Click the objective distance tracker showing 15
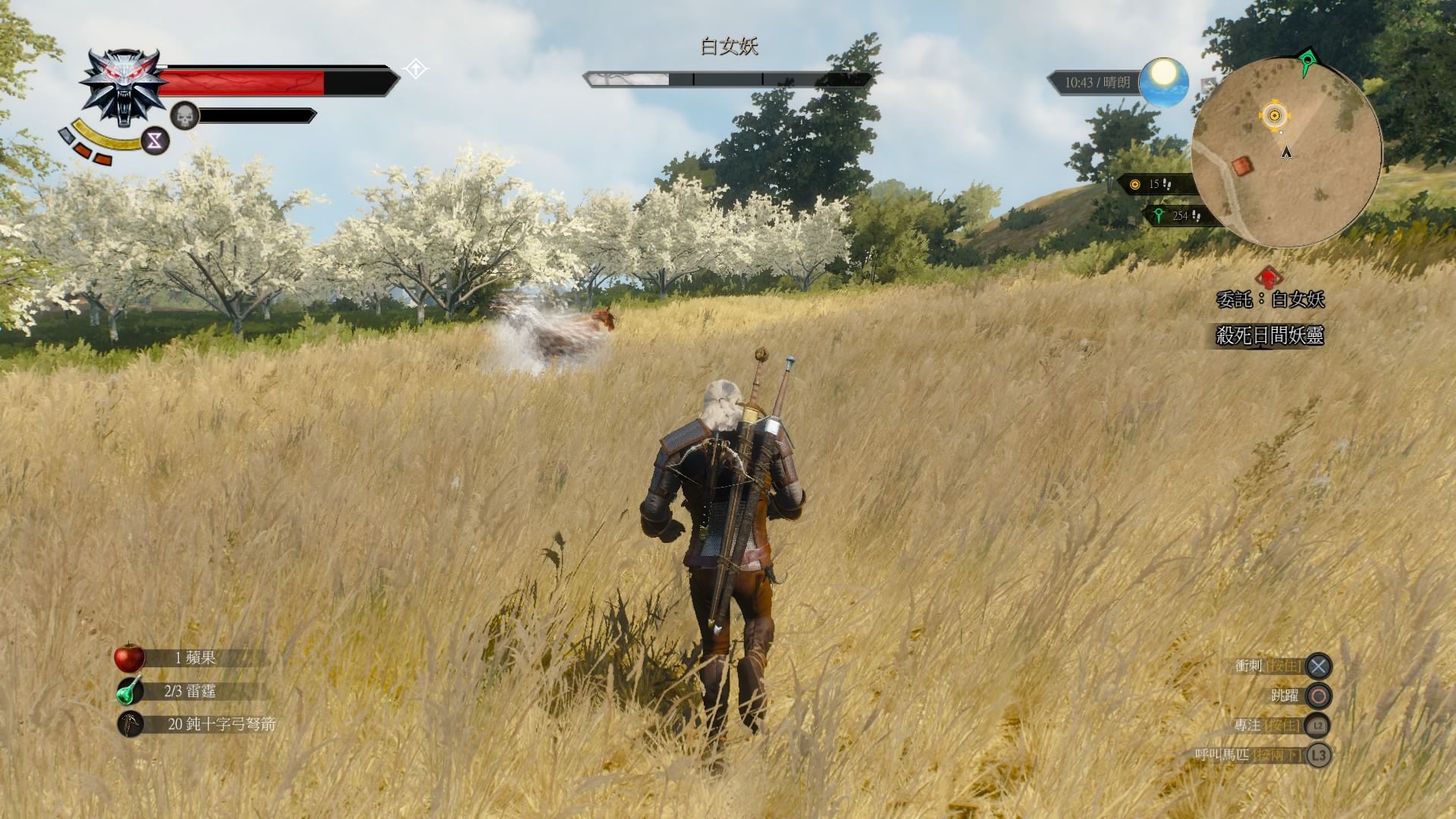The width and height of the screenshot is (1456, 819). coord(1153,184)
